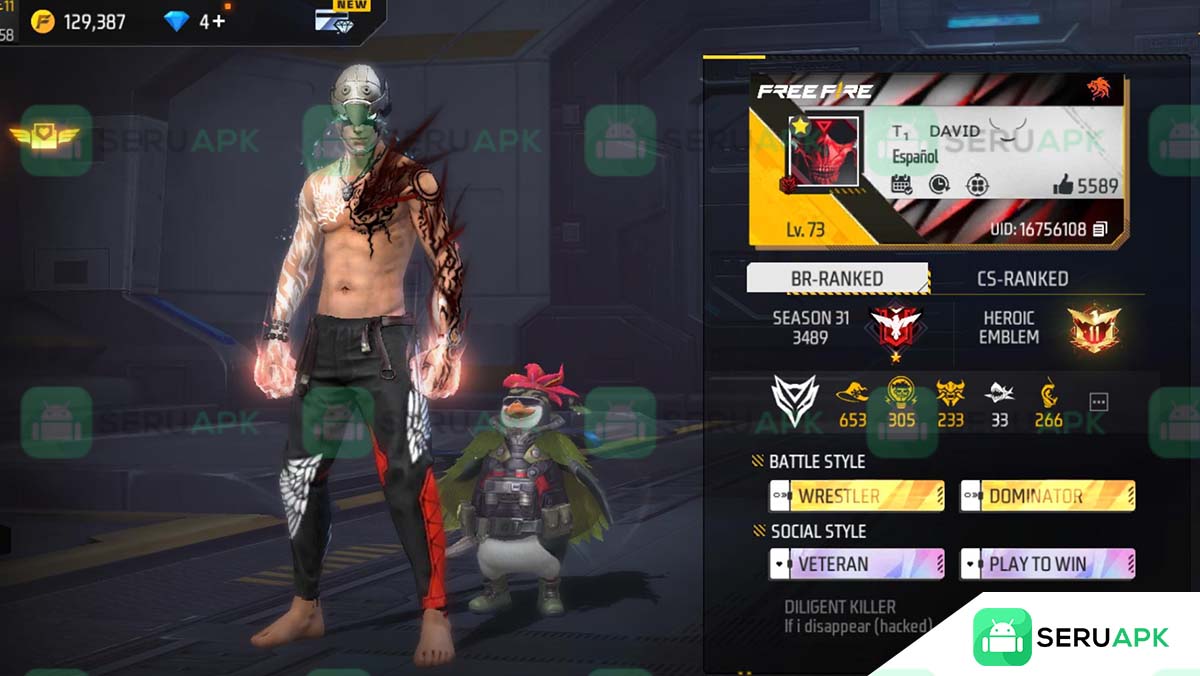The image size is (1200, 676).
Task: Copy the UID with the copy icon
Action: [x=1100, y=230]
